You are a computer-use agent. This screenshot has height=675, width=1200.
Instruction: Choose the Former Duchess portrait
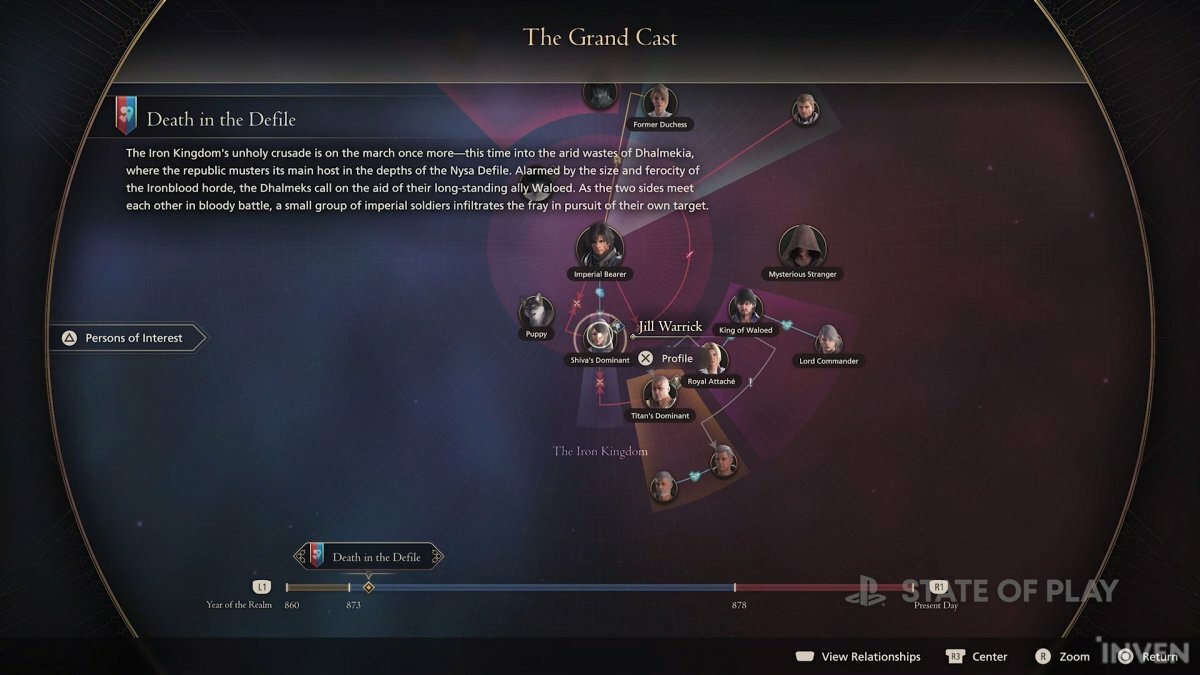[x=660, y=101]
